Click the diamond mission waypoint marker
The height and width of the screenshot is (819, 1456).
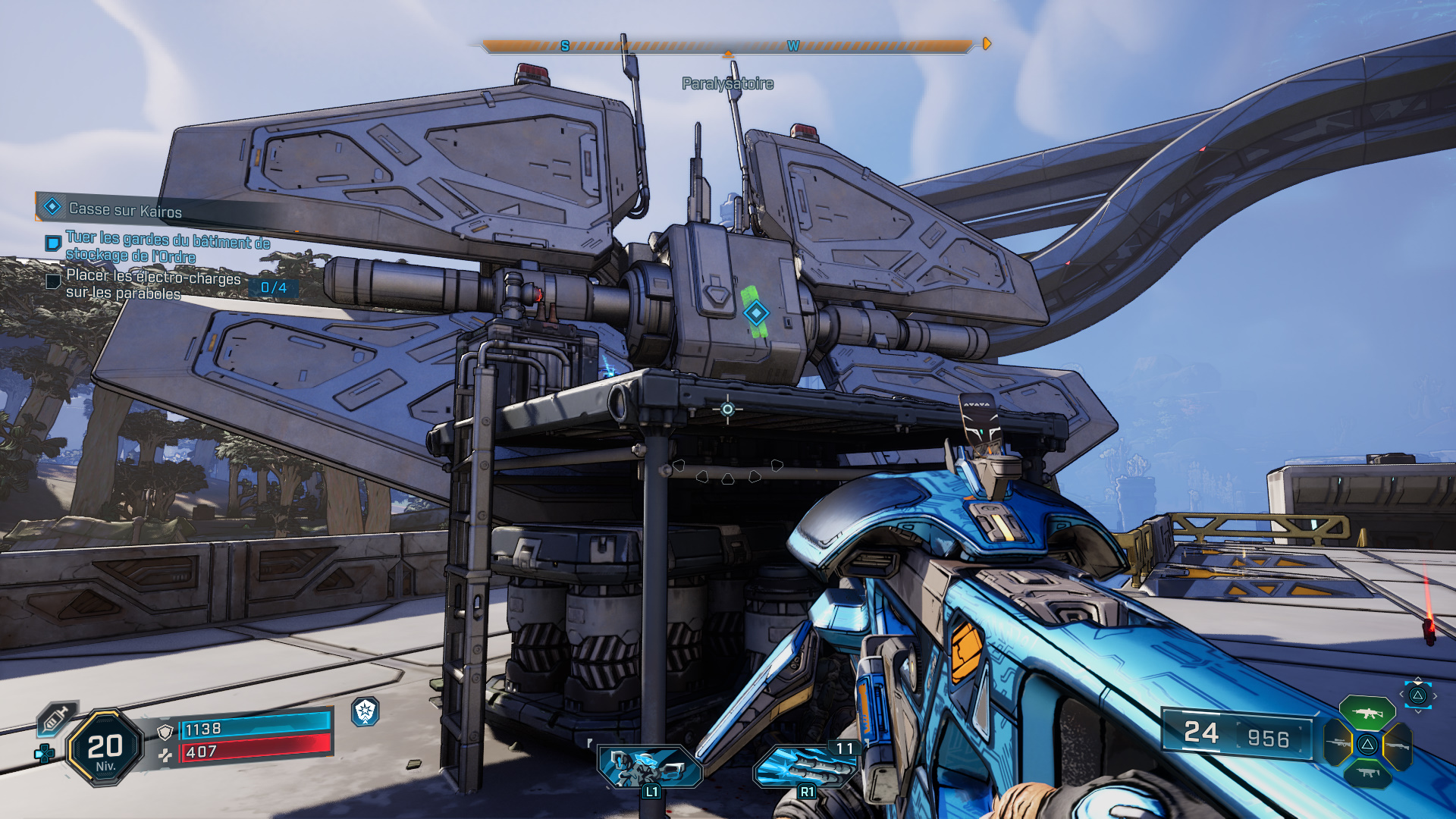point(756,312)
